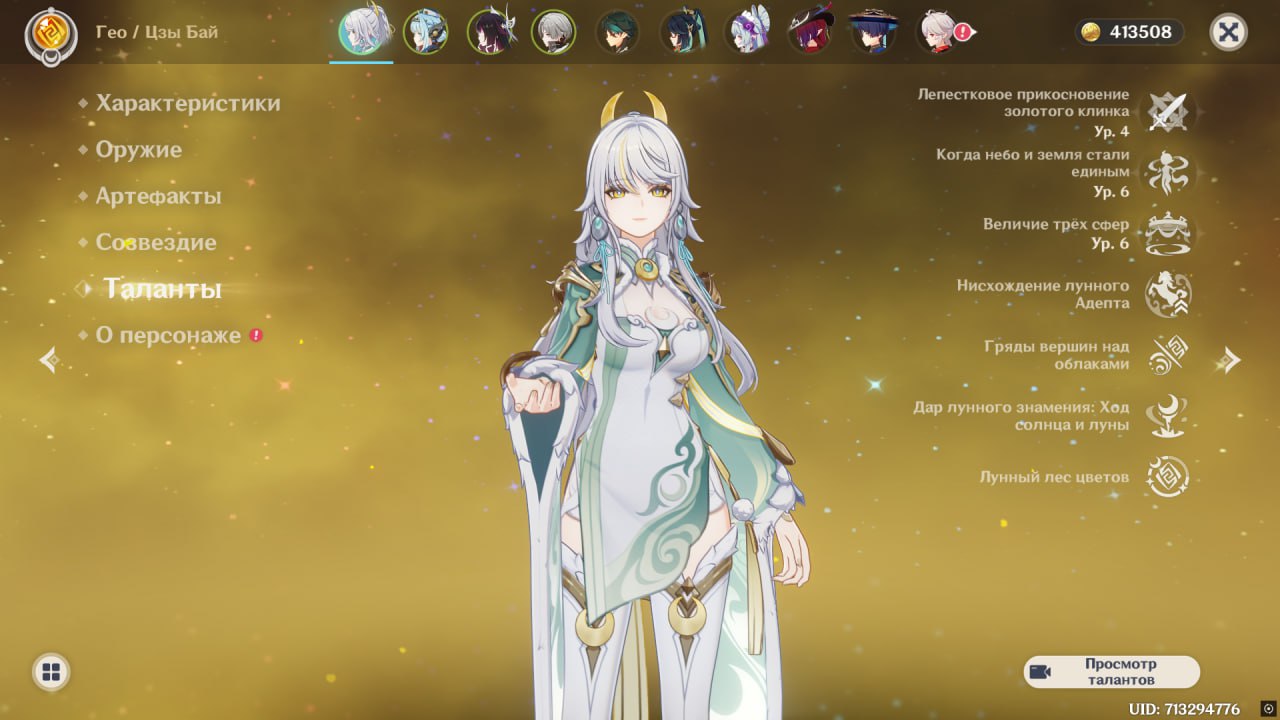Go to the previous character with the left arrow
Image resolution: width=1280 pixels, height=720 pixels.
(x=48, y=360)
